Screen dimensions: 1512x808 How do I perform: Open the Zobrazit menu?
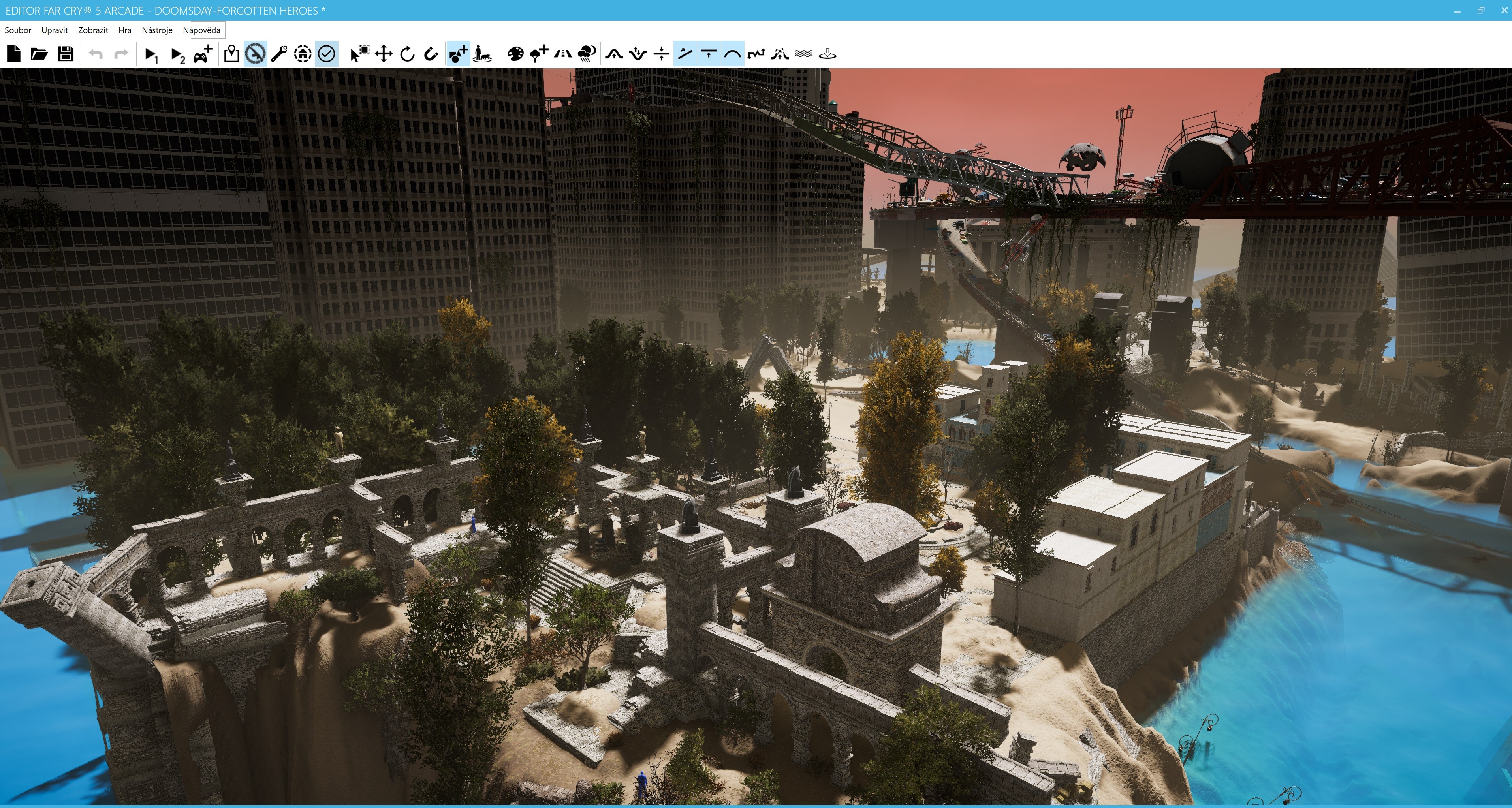(93, 30)
